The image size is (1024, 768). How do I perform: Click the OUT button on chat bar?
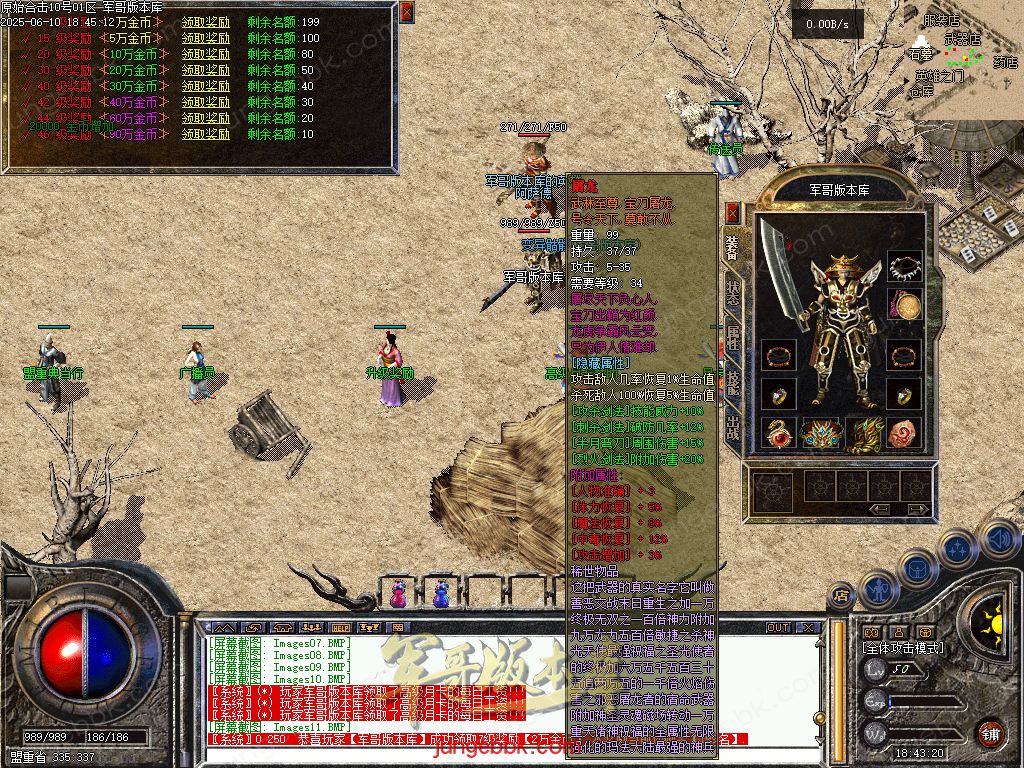click(777, 627)
